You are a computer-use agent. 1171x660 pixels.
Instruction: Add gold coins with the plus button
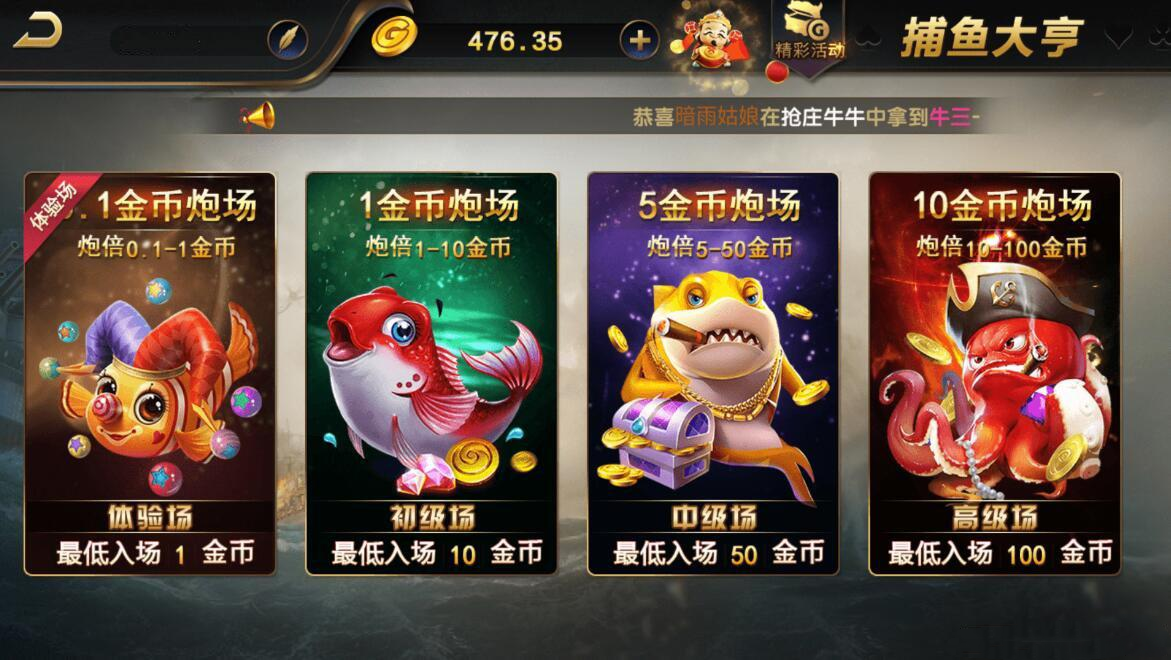coord(640,40)
